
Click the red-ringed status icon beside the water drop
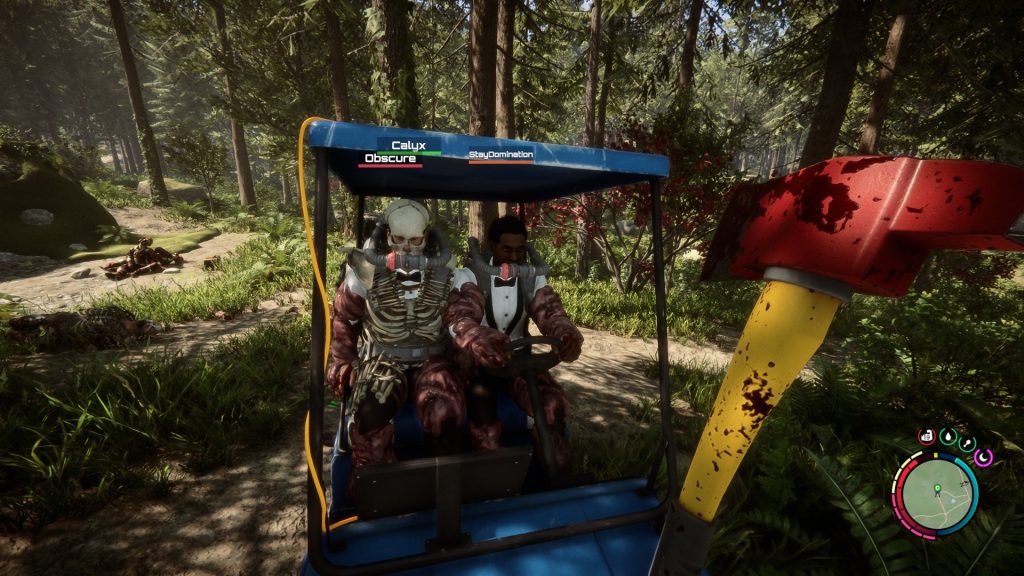[926, 437]
